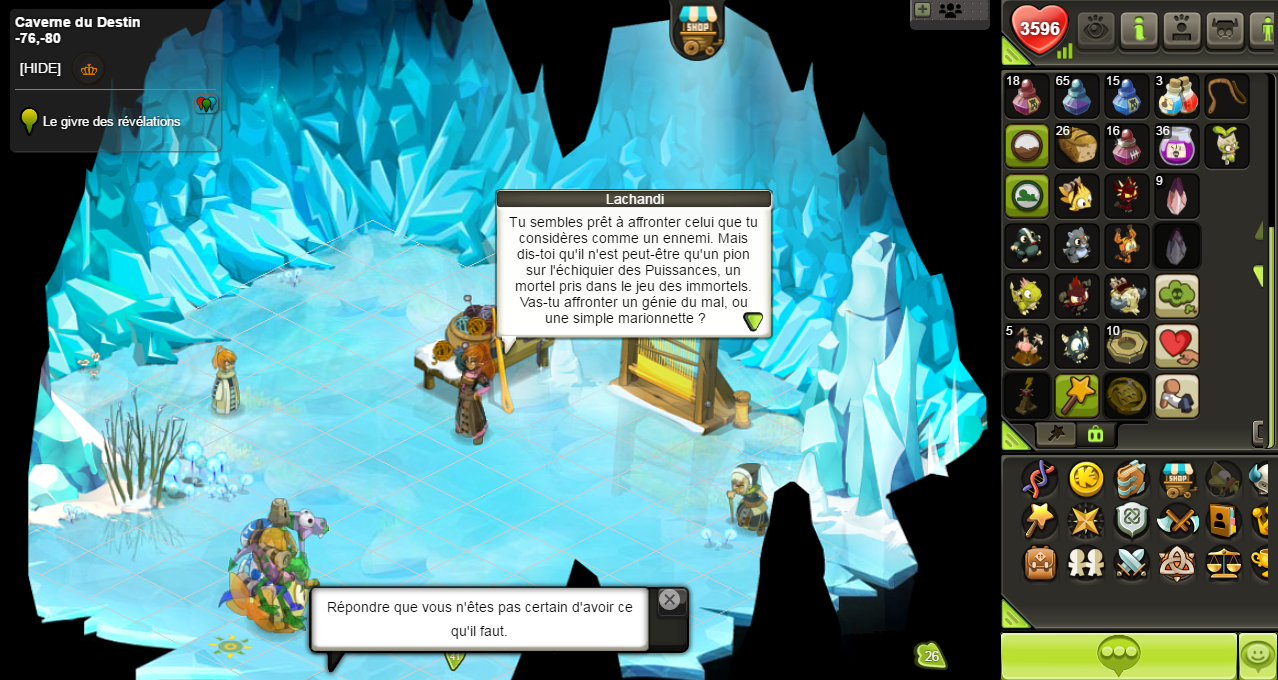The height and width of the screenshot is (680, 1278).
Task: Switch to the green bag items tab
Action: pos(1095,434)
